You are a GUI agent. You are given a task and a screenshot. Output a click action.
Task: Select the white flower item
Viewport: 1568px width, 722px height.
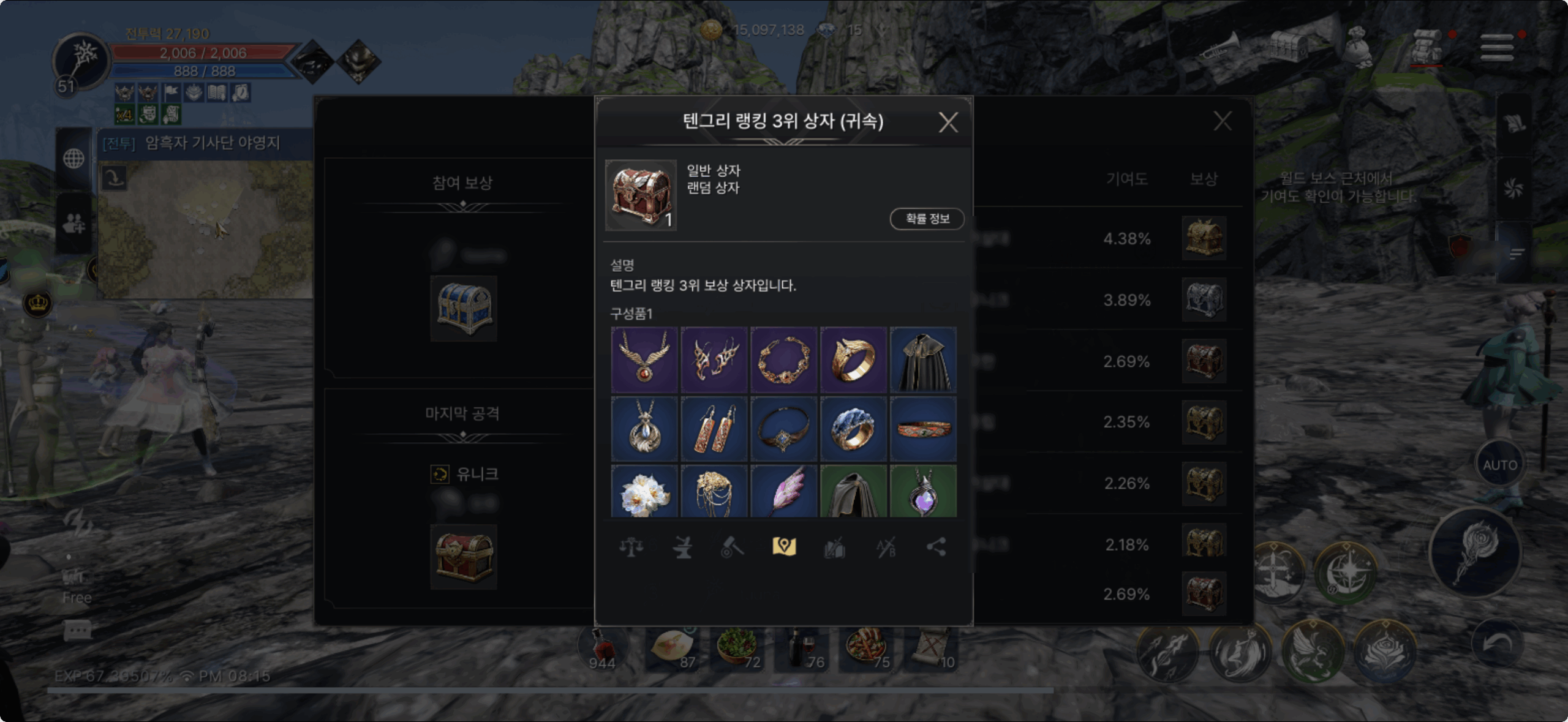644,492
